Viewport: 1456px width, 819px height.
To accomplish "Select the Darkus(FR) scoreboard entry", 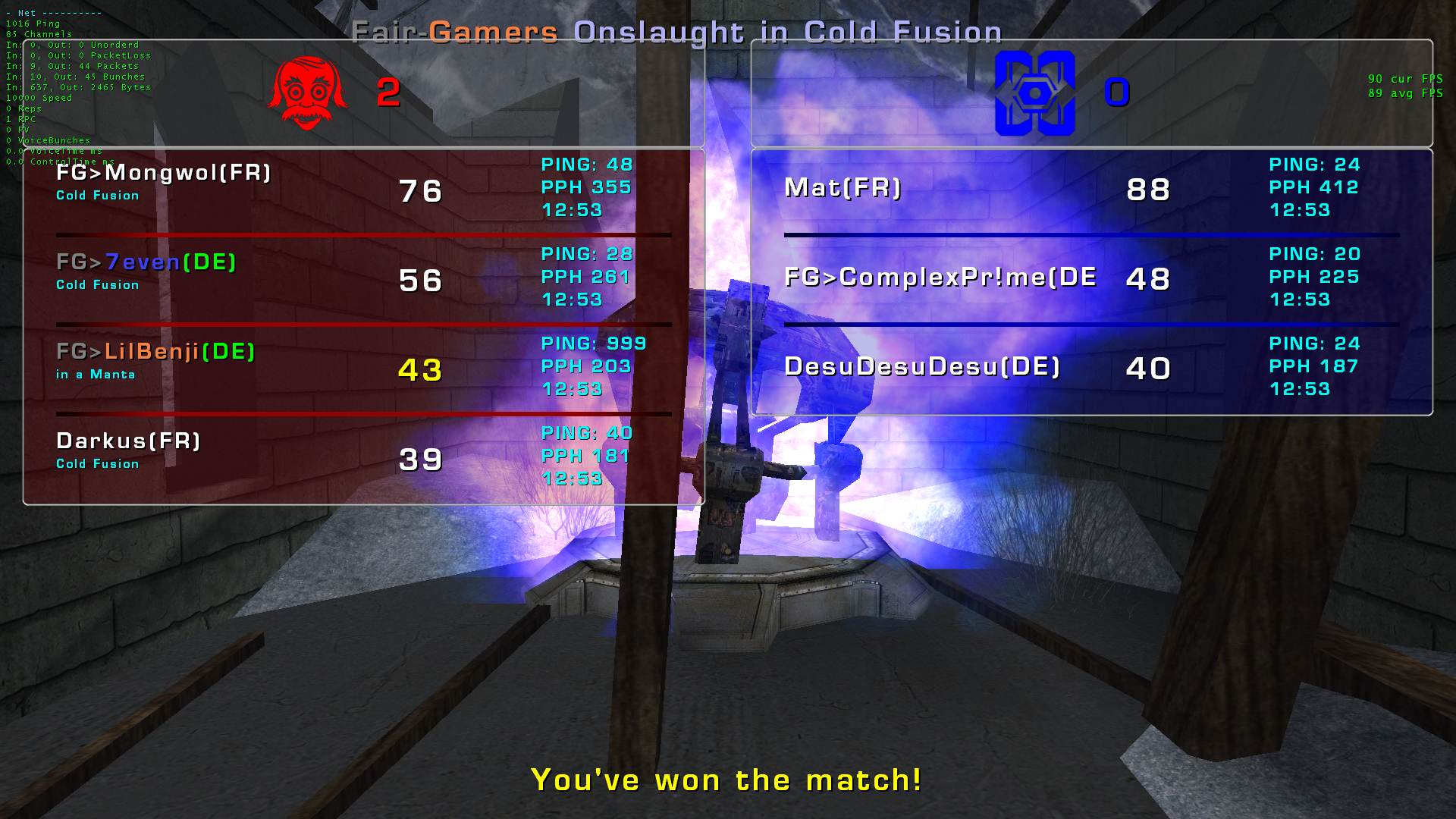I will coord(128,441).
